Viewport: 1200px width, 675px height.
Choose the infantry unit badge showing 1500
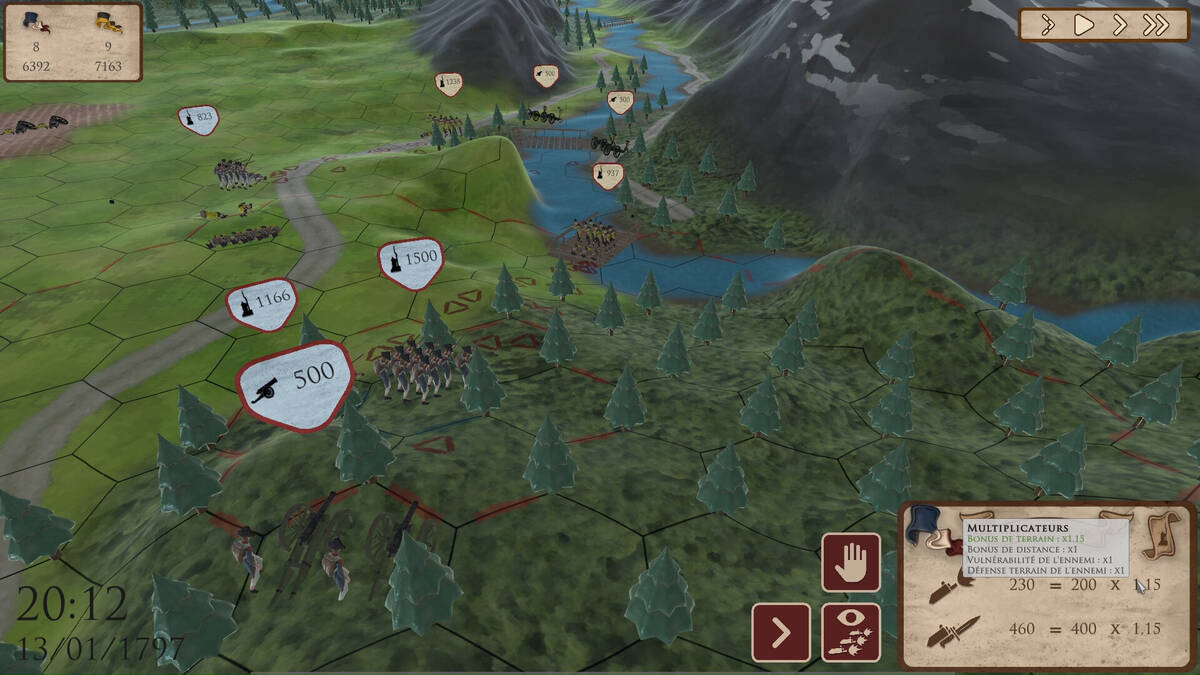pyautogui.click(x=410, y=261)
